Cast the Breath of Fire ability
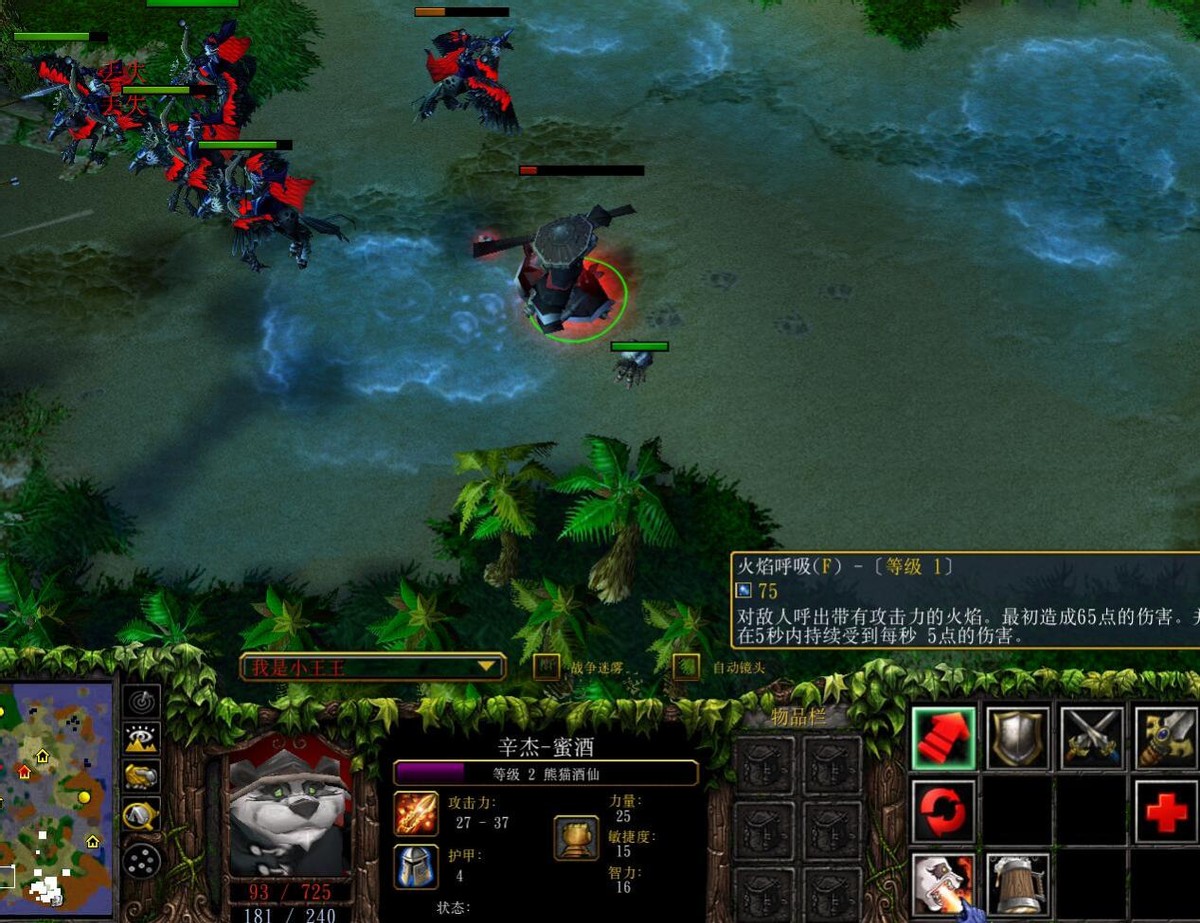Image resolution: width=1200 pixels, height=923 pixels. pos(943,884)
